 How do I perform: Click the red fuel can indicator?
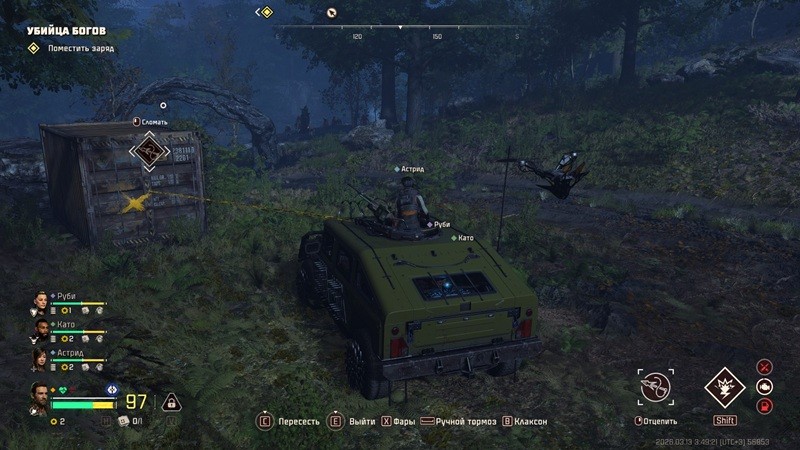coord(765,405)
